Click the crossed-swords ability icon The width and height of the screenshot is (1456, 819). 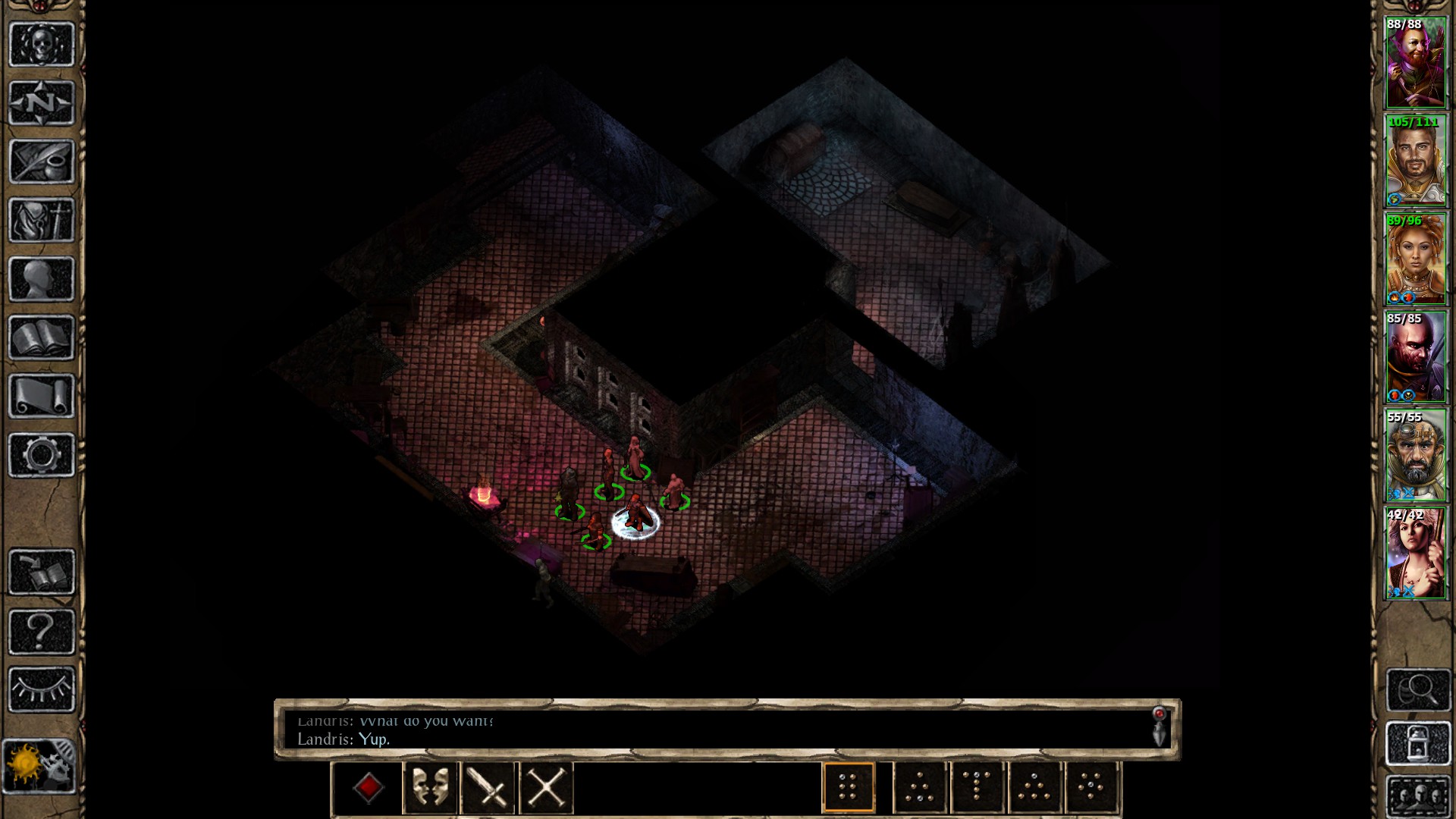pos(545,787)
